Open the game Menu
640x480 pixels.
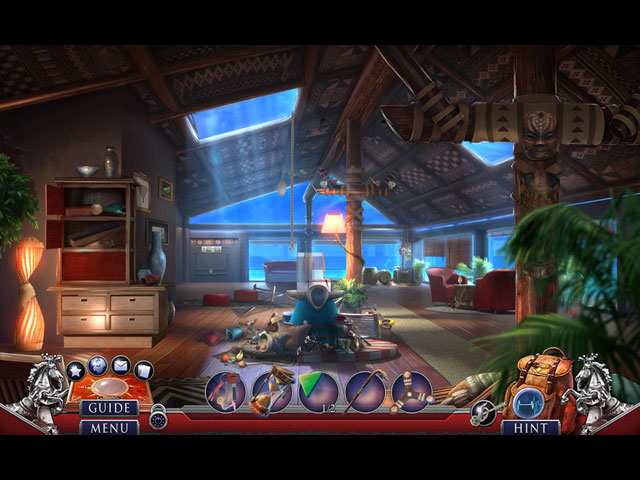(109, 427)
